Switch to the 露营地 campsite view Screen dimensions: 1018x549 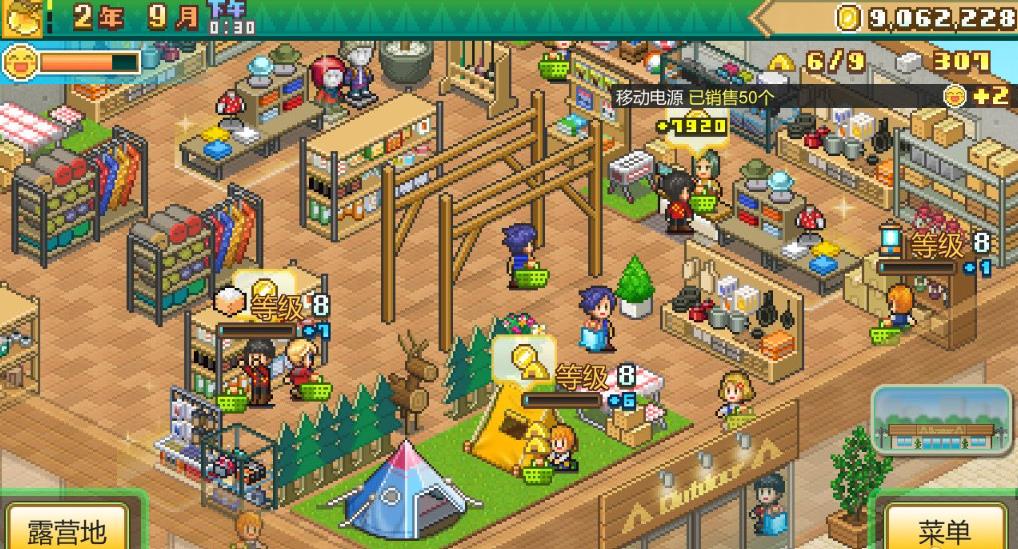(x=65, y=528)
